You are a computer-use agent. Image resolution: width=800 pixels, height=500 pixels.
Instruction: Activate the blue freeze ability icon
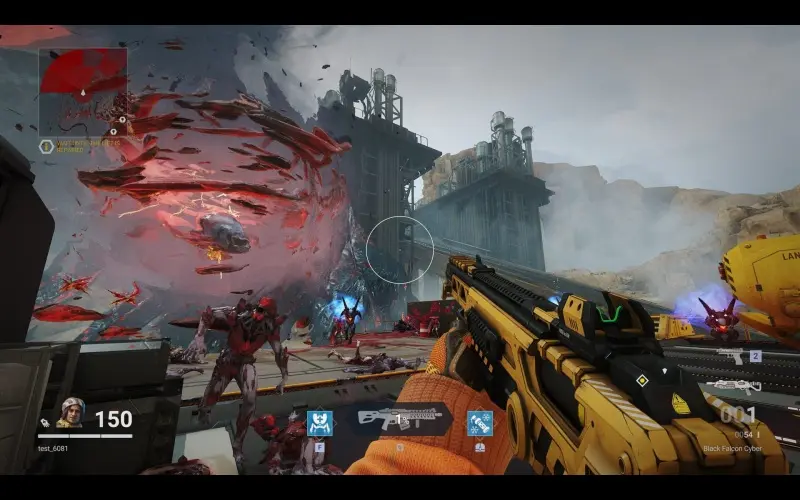[x=479, y=423]
